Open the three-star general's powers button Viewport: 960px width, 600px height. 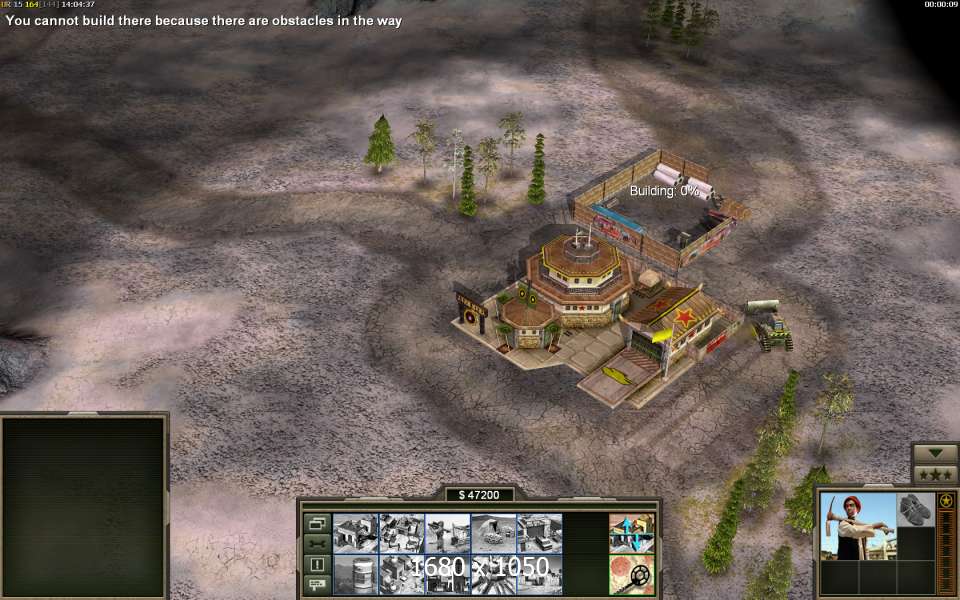click(x=935, y=474)
